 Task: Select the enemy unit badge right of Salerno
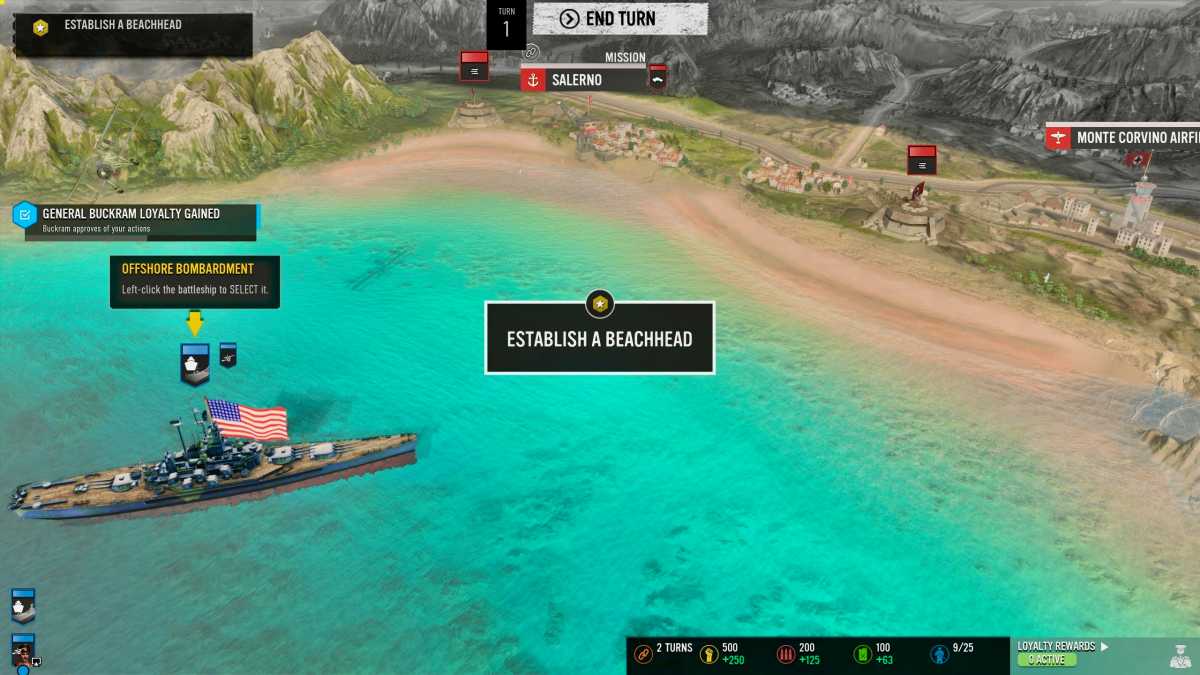[657, 76]
